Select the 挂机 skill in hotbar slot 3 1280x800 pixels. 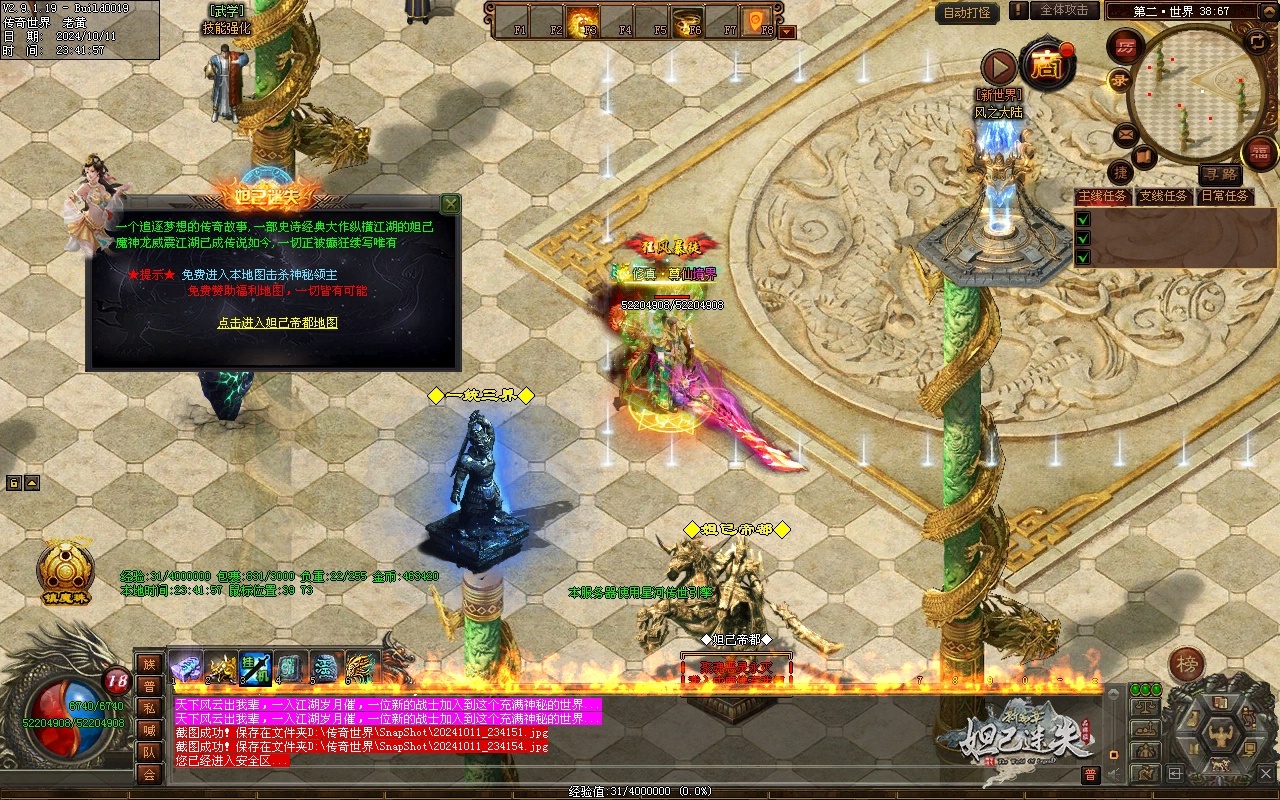(x=255, y=666)
